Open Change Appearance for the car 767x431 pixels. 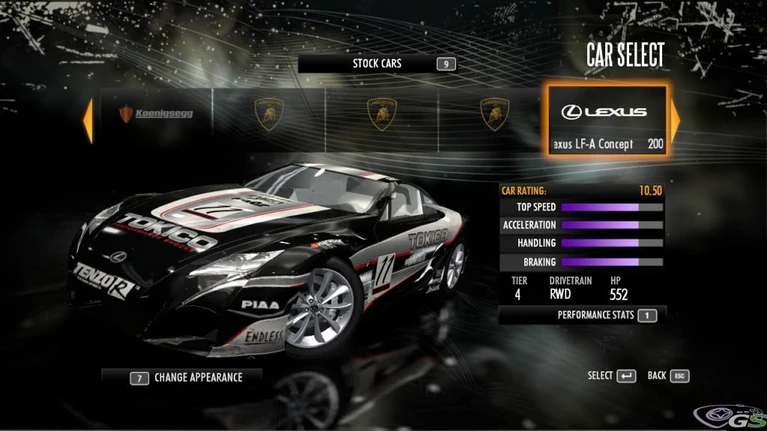(x=184, y=377)
